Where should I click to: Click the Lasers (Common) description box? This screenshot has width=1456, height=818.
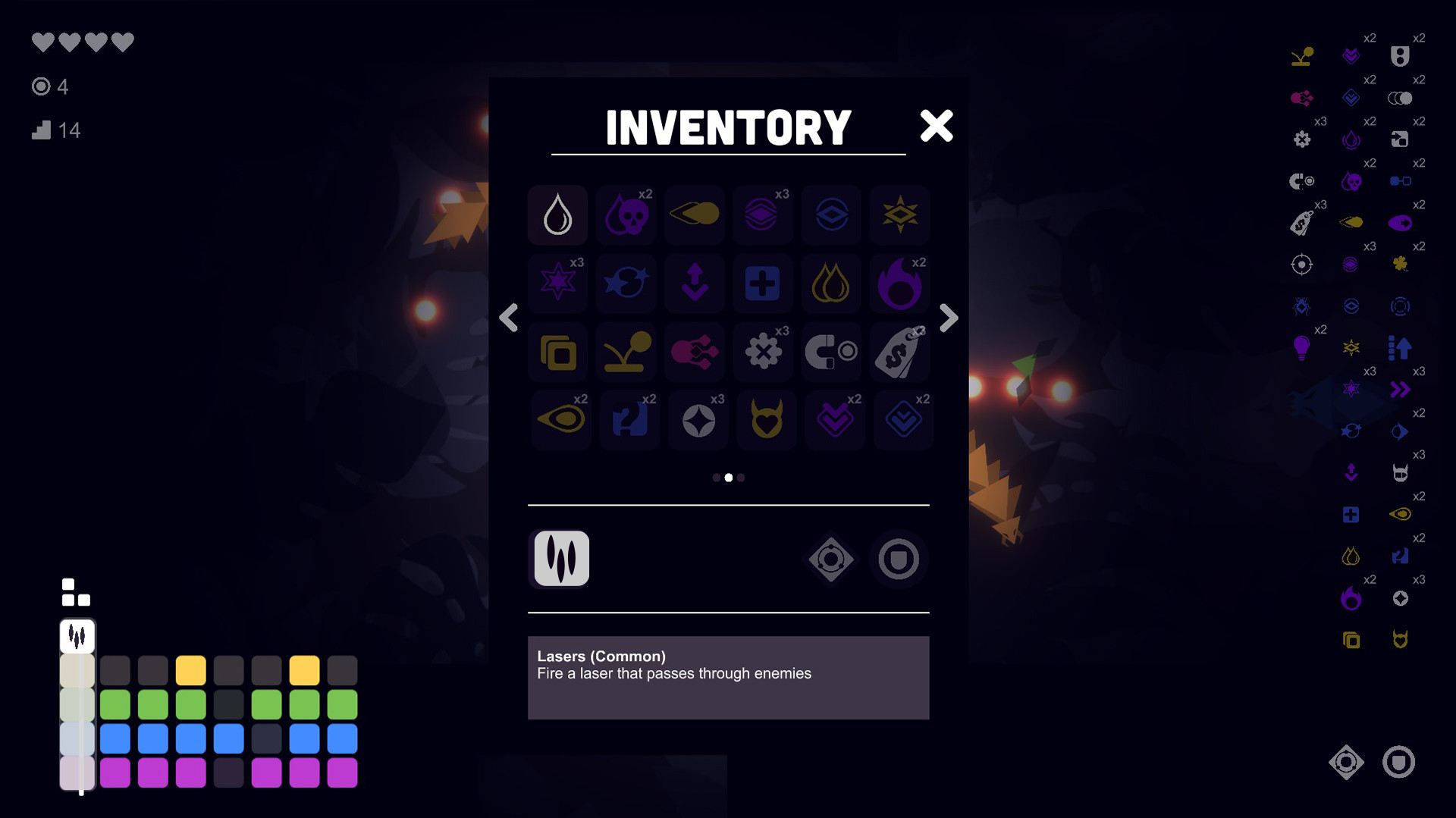click(x=728, y=677)
